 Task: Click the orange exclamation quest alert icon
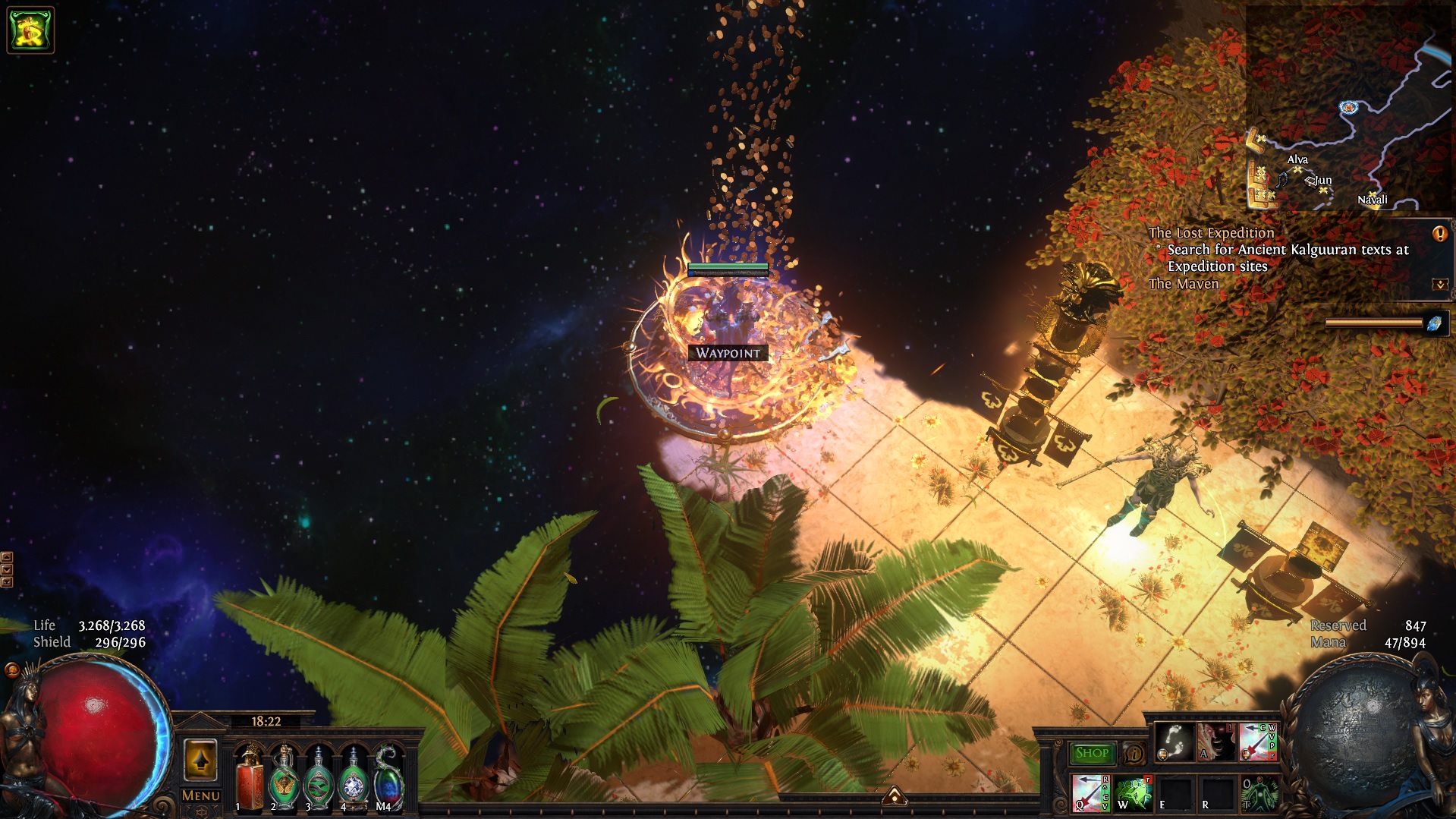[x=1439, y=234]
